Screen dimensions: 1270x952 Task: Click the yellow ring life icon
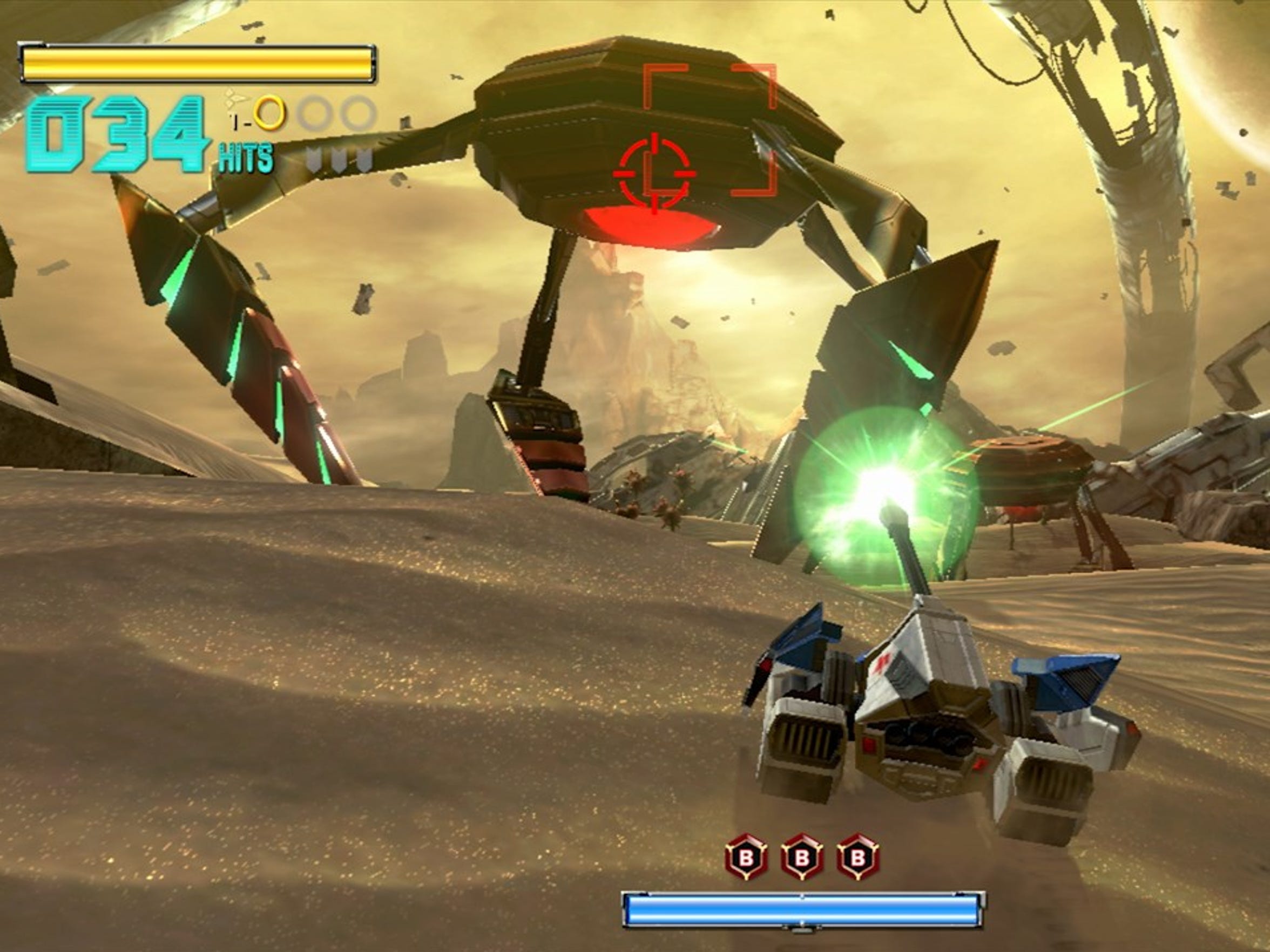(x=269, y=113)
